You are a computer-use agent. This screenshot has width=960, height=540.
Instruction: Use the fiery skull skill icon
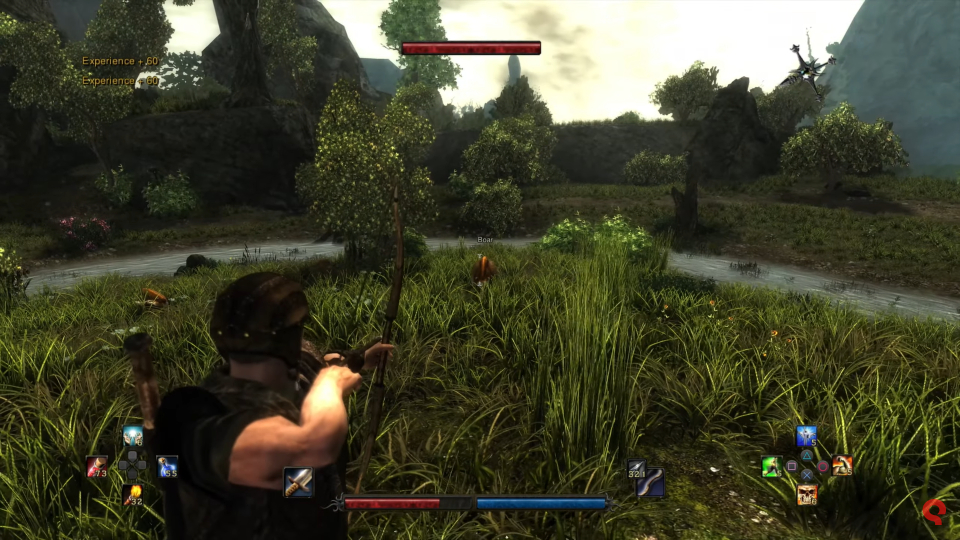(806, 494)
